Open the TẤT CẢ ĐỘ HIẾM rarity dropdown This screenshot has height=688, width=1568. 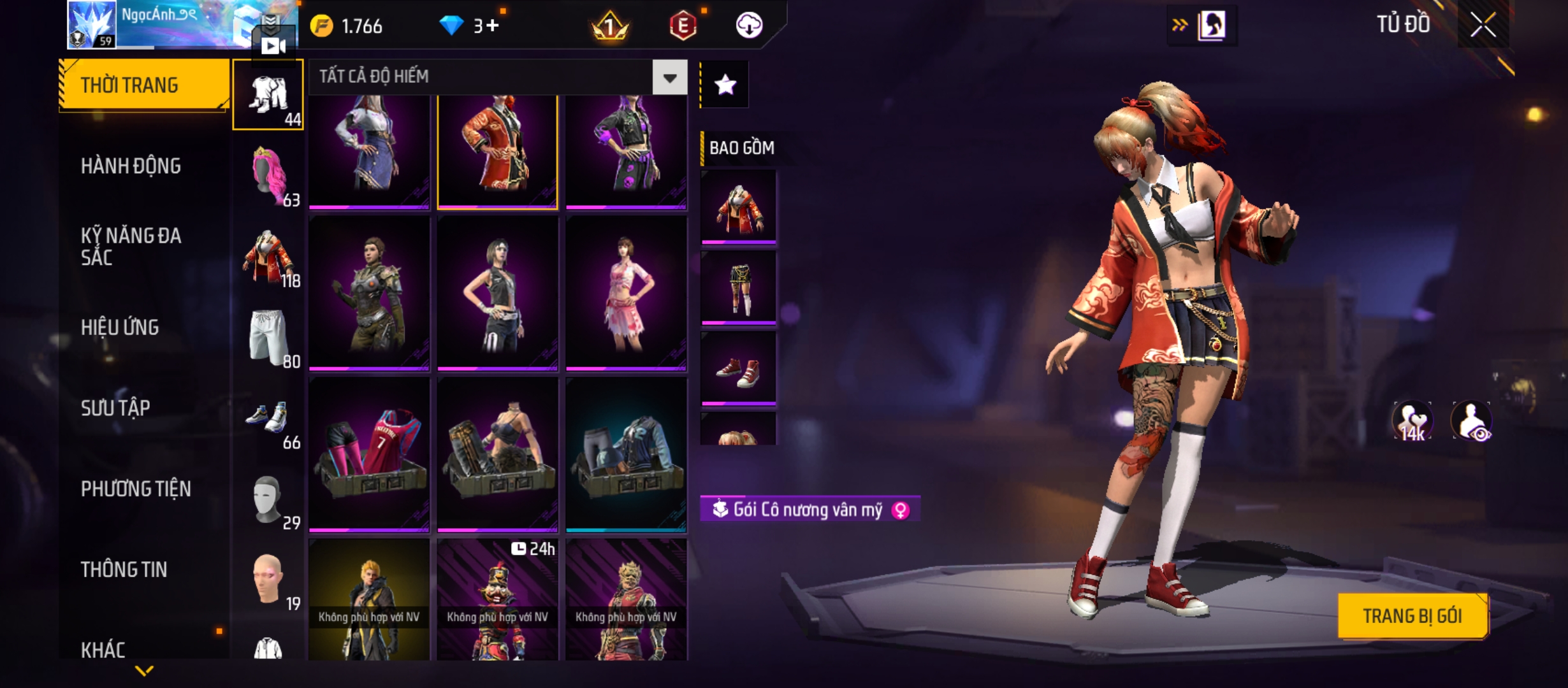[x=669, y=78]
